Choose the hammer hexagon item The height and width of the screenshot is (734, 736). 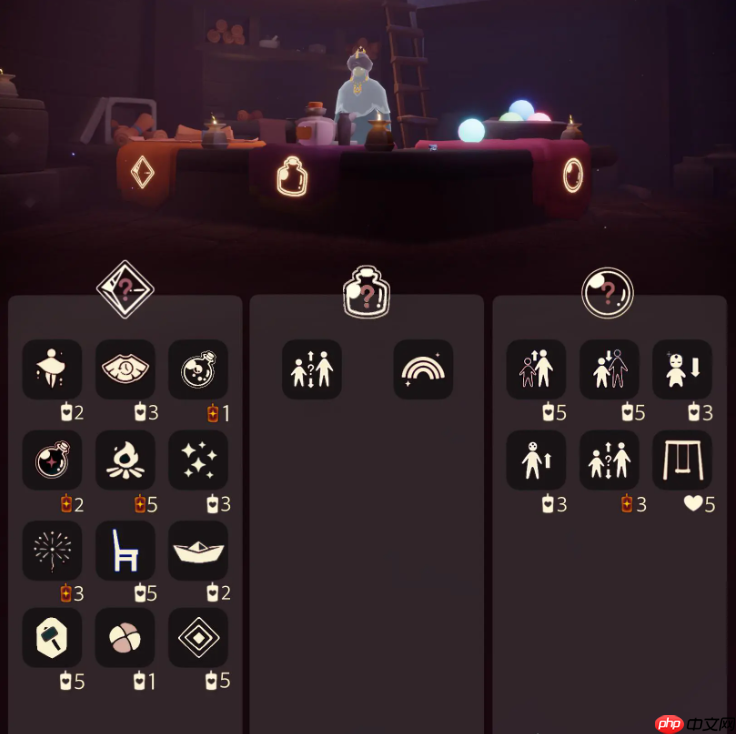(x=52, y=637)
